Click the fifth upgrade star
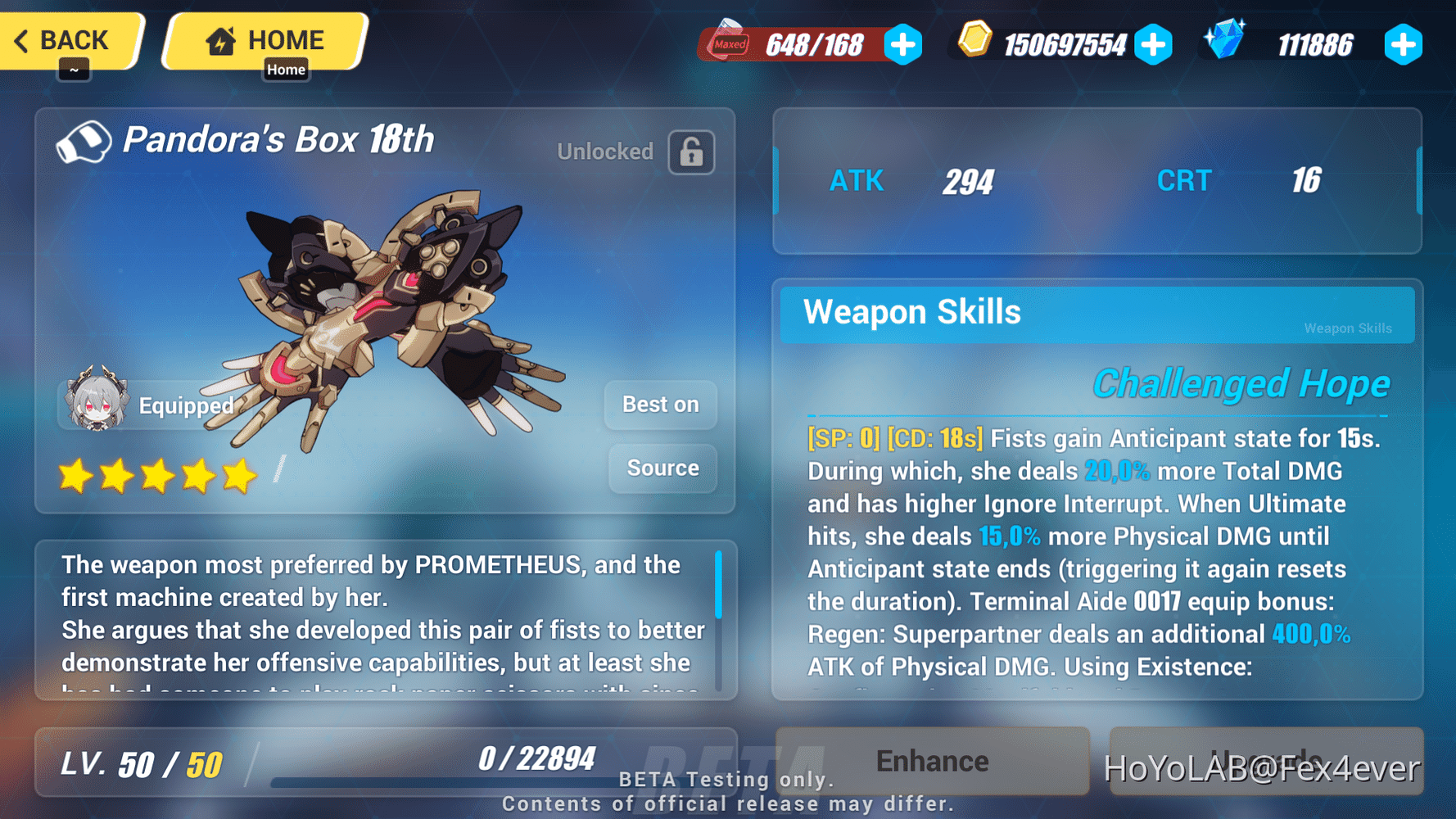 click(237, 475)
